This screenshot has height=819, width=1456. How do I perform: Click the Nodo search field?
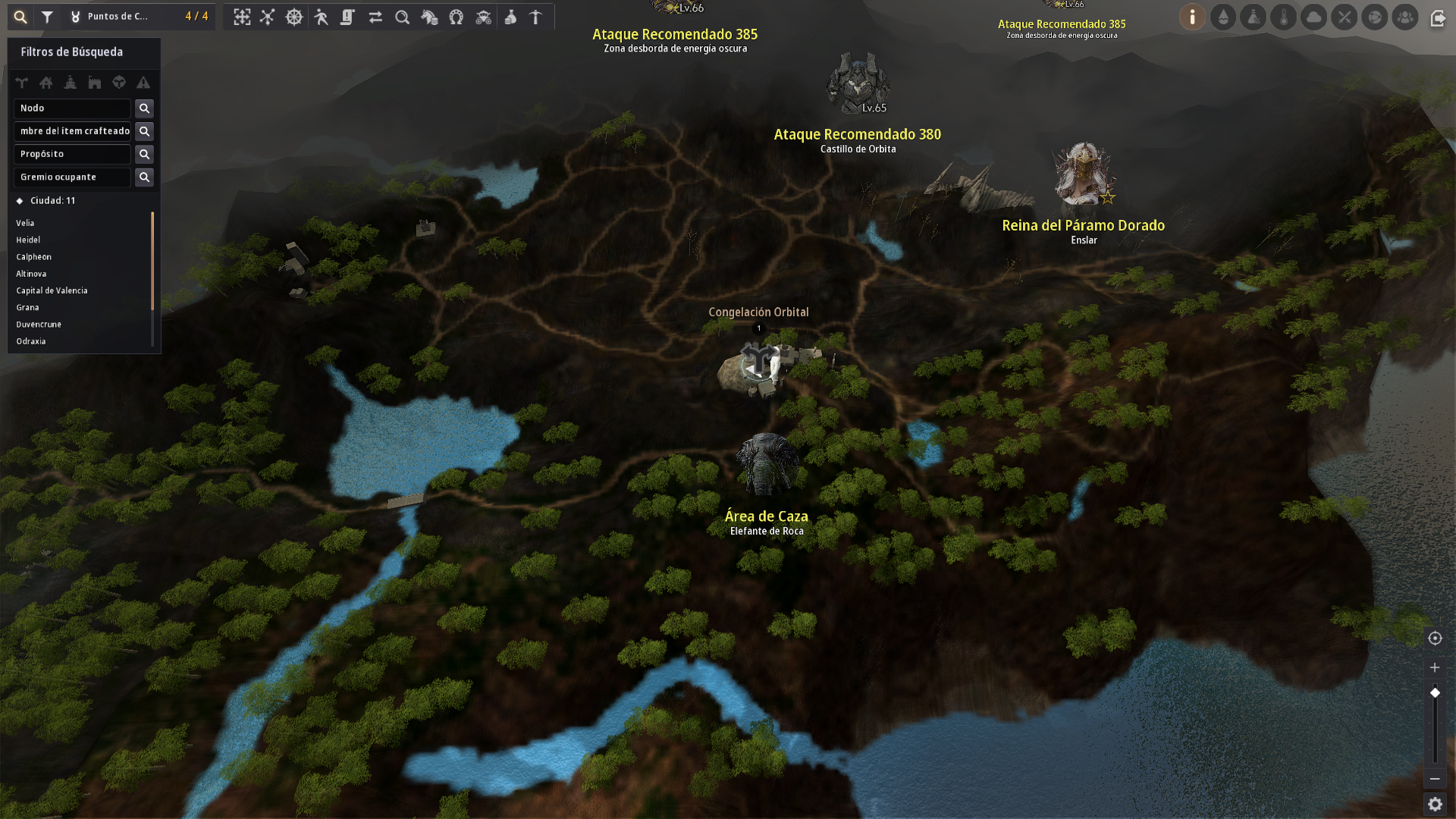click(x=72, y=108)
